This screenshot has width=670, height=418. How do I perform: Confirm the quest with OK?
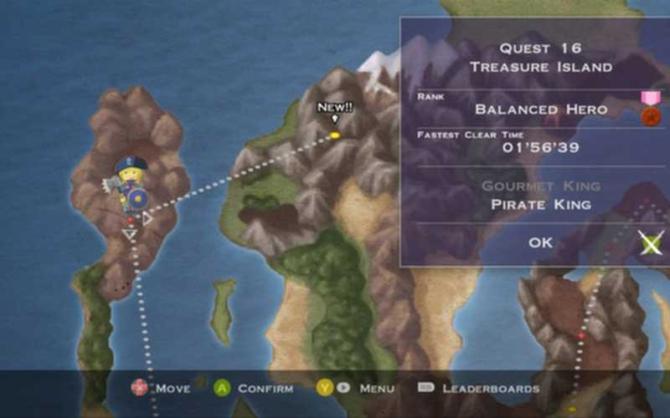(x=540, y=242)
